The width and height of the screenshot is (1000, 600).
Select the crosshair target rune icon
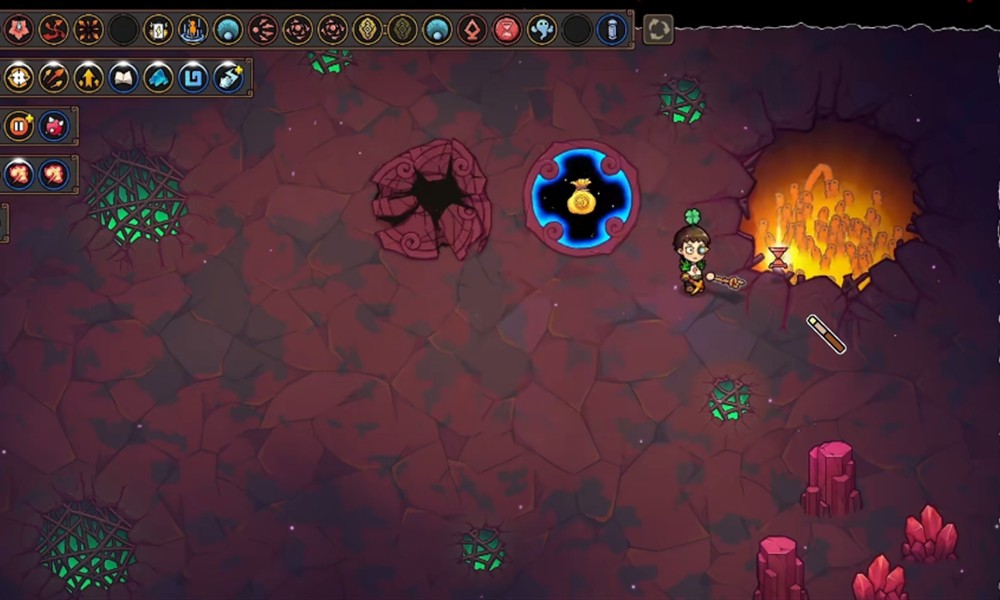click(18, 77)
